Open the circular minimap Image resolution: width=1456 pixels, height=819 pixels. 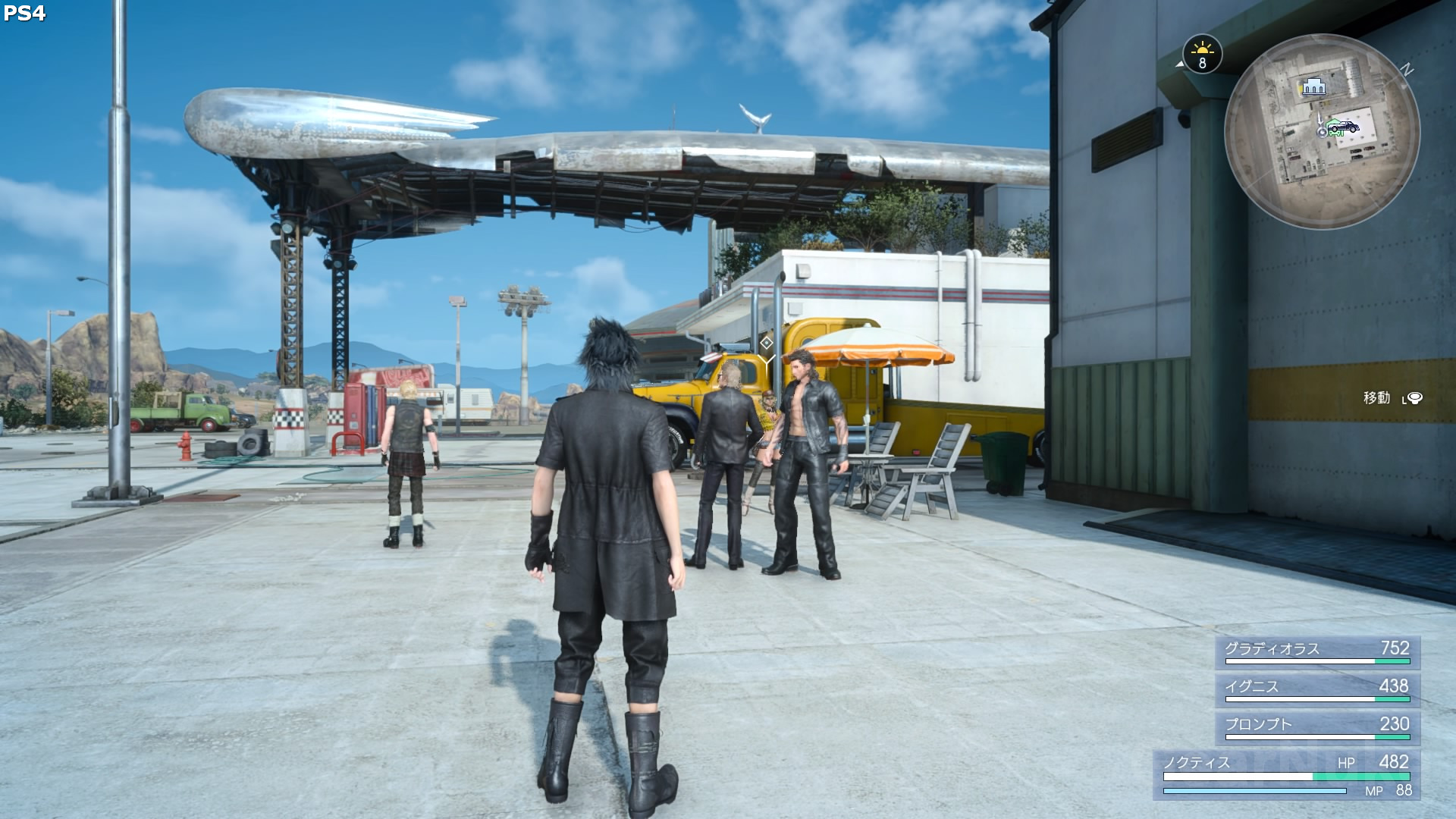[1322, 131]
